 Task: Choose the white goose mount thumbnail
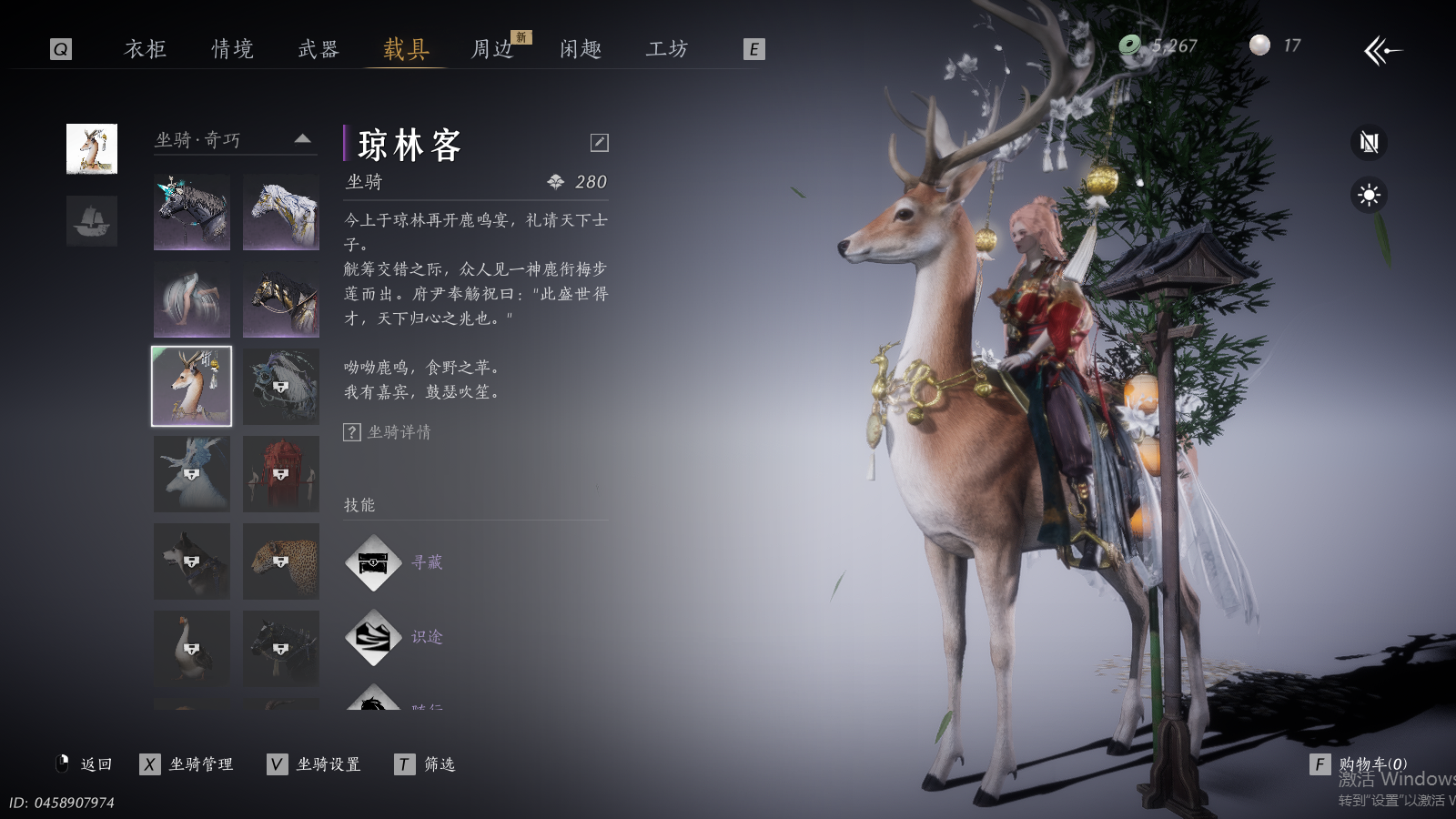(192, 648)
